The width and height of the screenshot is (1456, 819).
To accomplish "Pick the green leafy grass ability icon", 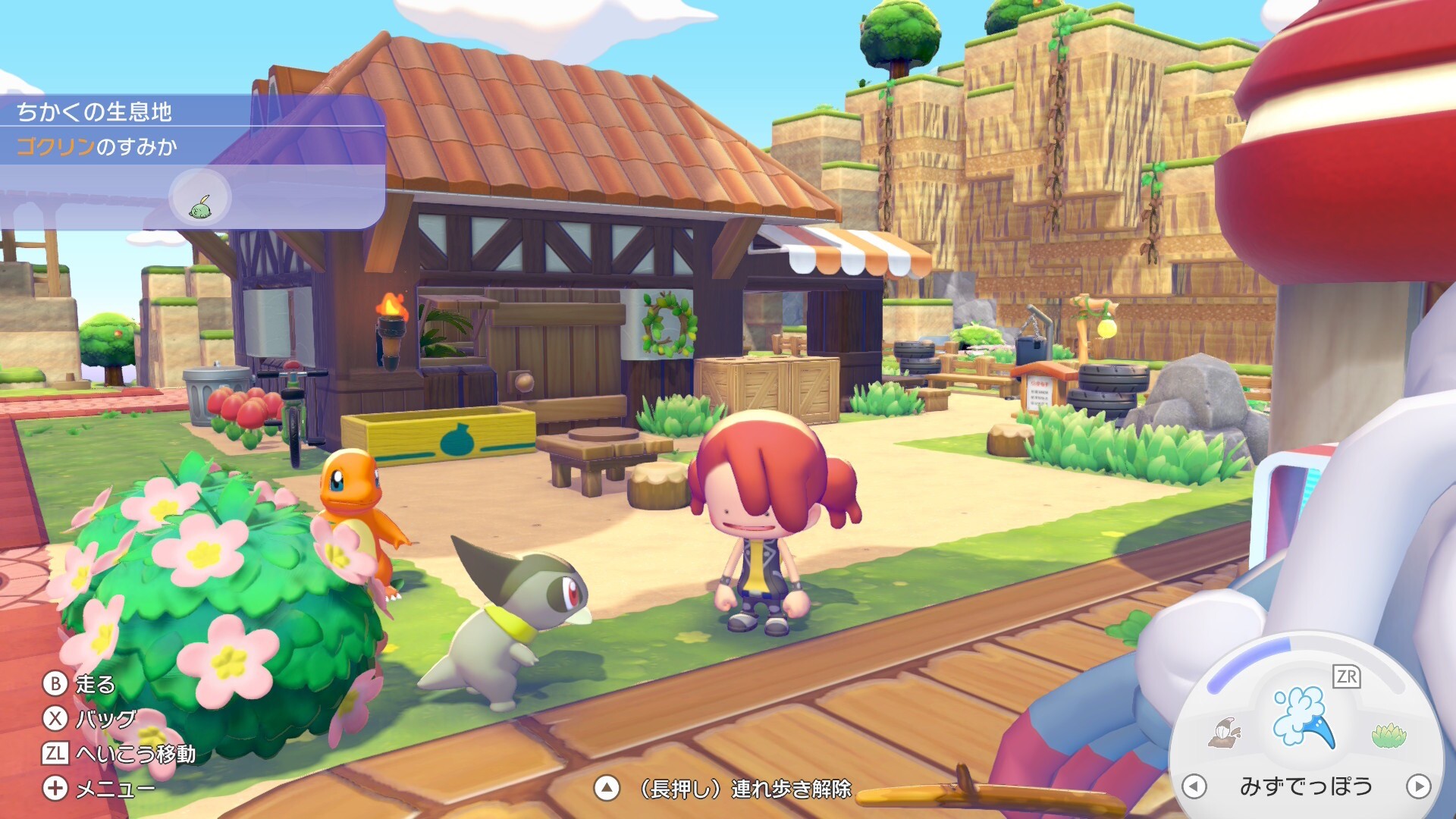I will coord(1389,734).
